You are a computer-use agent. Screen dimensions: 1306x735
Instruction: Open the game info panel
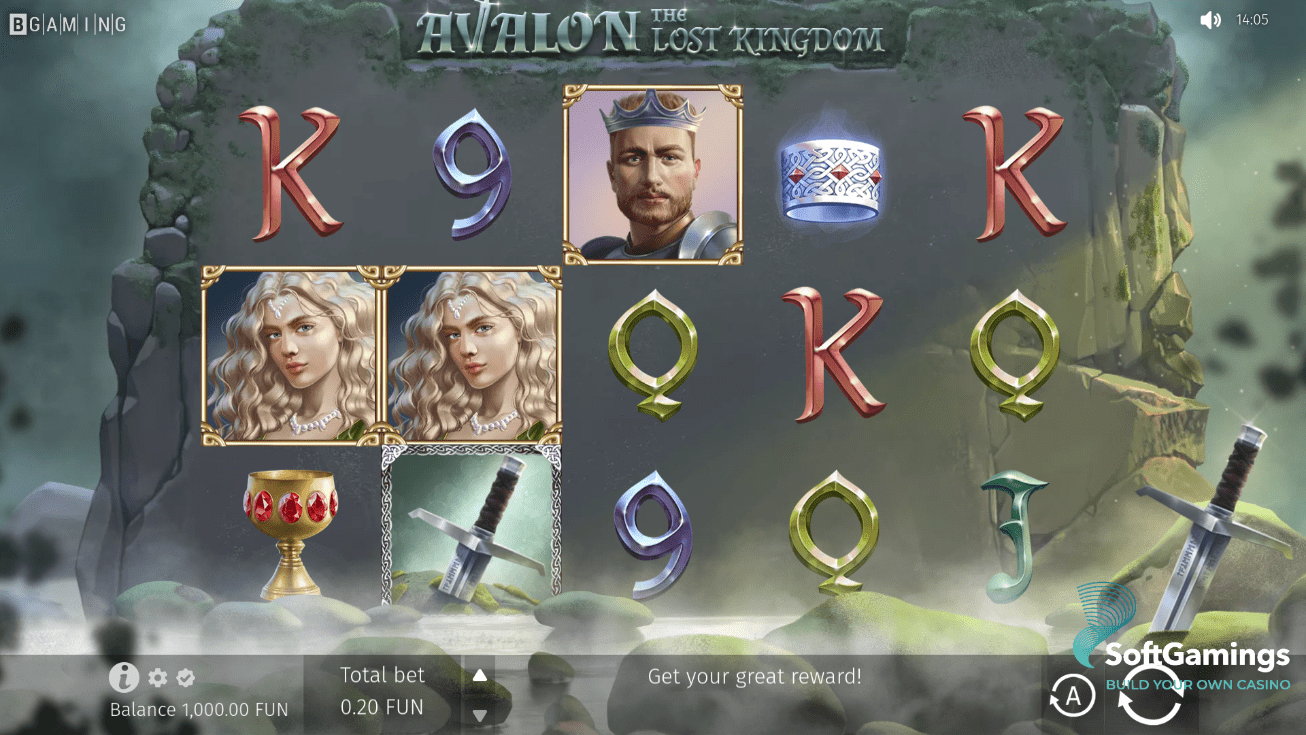(124, 677)
